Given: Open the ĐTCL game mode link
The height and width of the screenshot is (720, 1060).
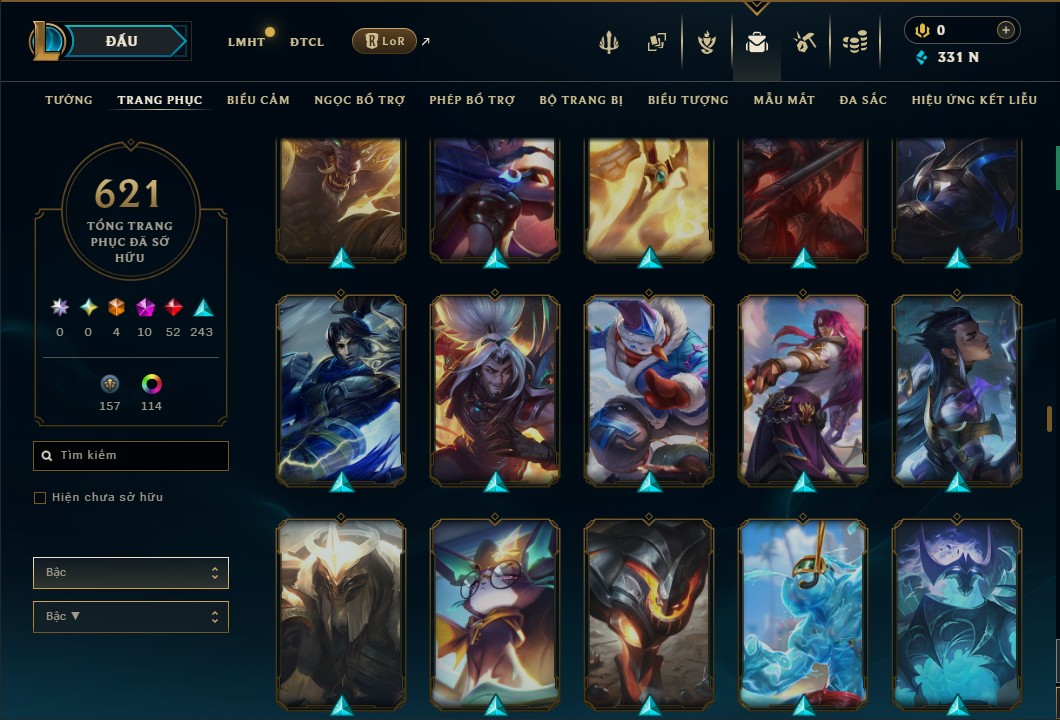Looking at the screenshot, I should (x=307, y=42).
